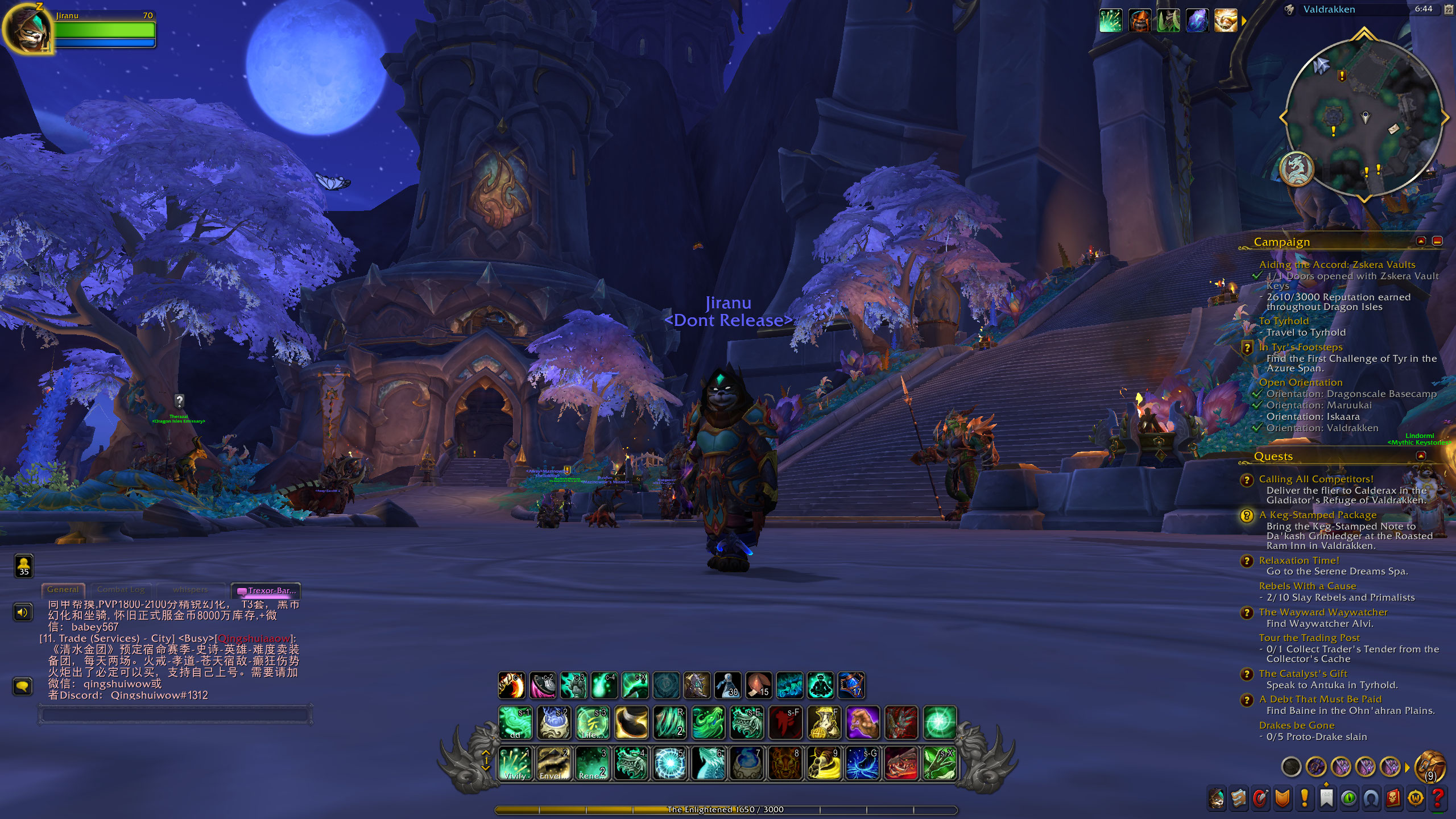The height and width of the screenshot is (819, 1456).
Task: Click the chat input box
Action: (175, 714)
